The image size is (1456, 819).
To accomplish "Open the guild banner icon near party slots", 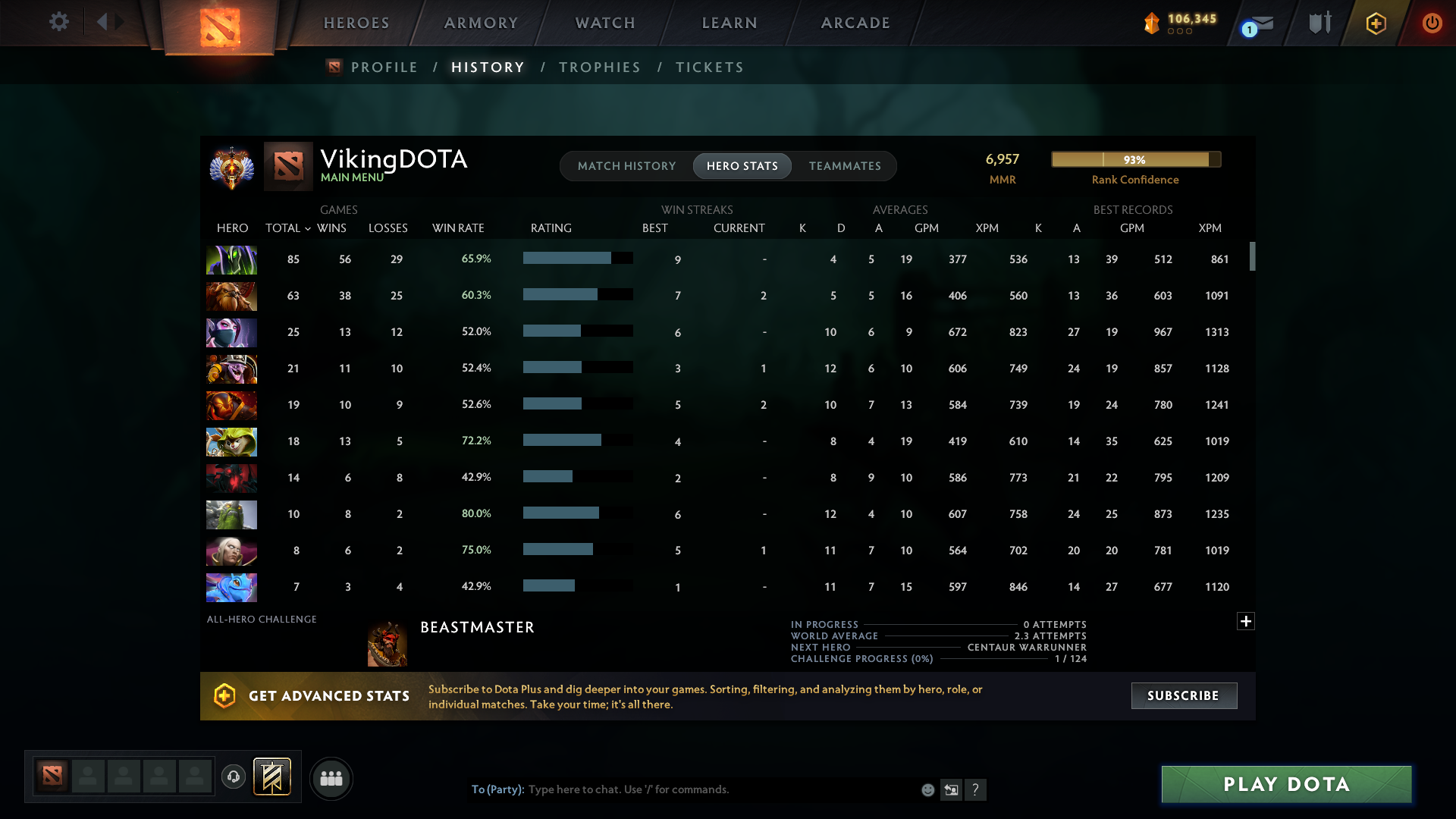I will 272,777.
